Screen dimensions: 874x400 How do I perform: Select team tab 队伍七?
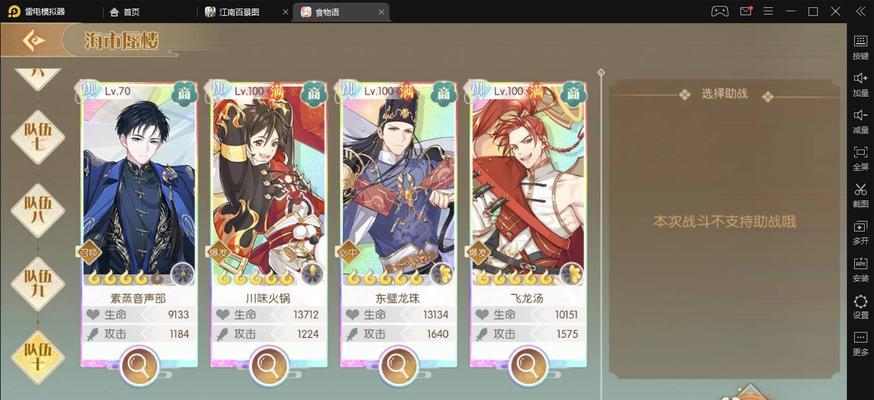(x=37, y=135)
